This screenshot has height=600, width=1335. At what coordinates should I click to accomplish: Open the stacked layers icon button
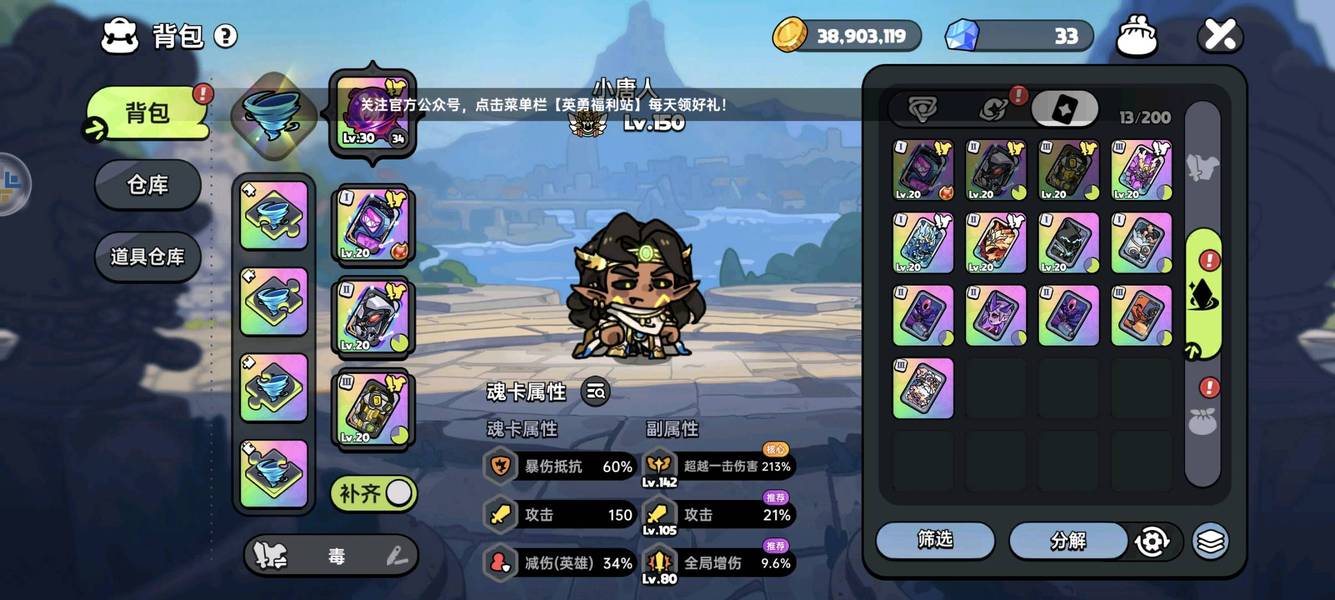pyautogui.click(x=1210, y=541)
